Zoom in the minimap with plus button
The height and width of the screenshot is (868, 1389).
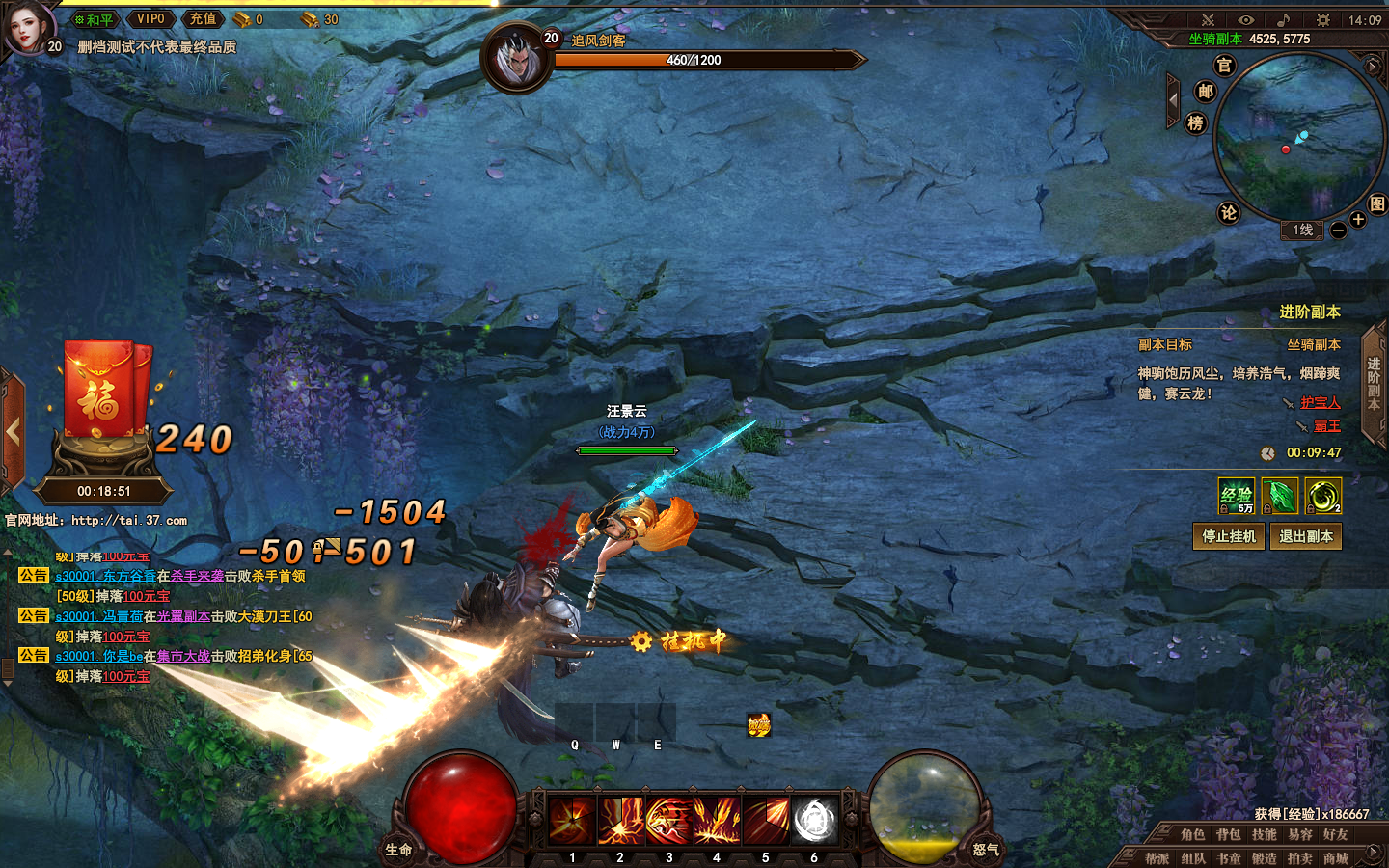[x=1358, y=220]
